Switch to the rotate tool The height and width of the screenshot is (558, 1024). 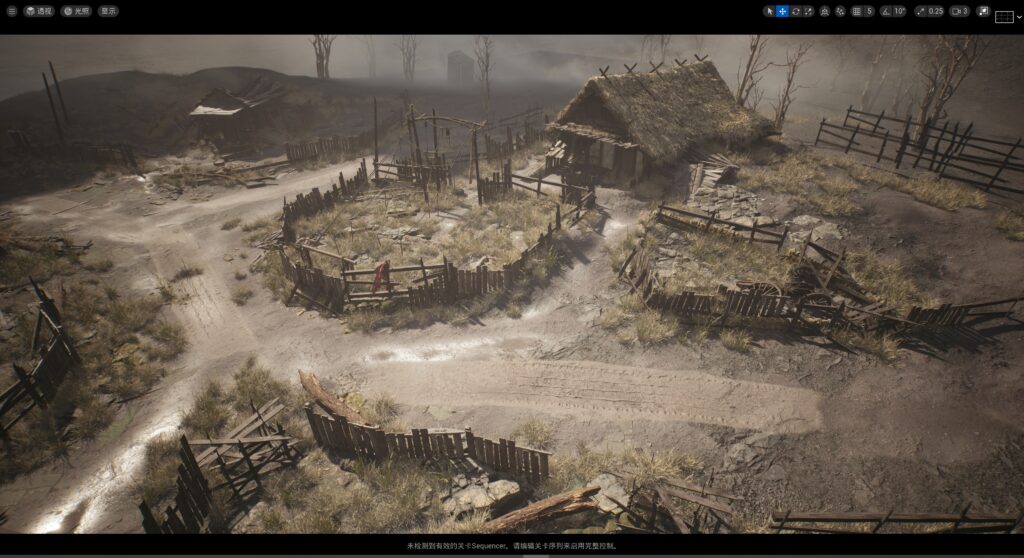click(x=796, y=11)
